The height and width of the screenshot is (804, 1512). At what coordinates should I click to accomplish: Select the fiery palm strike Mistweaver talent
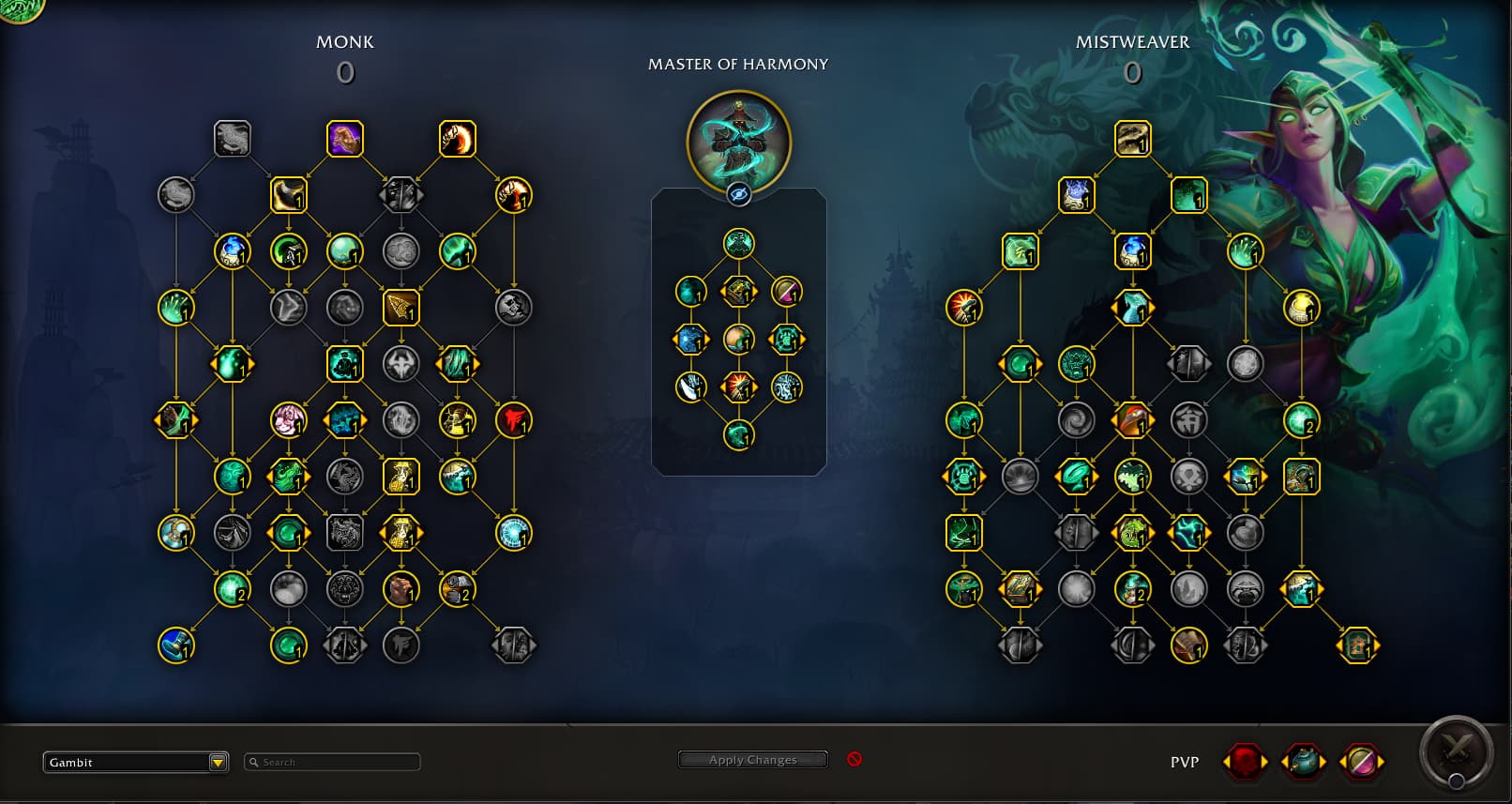[964, 308]
